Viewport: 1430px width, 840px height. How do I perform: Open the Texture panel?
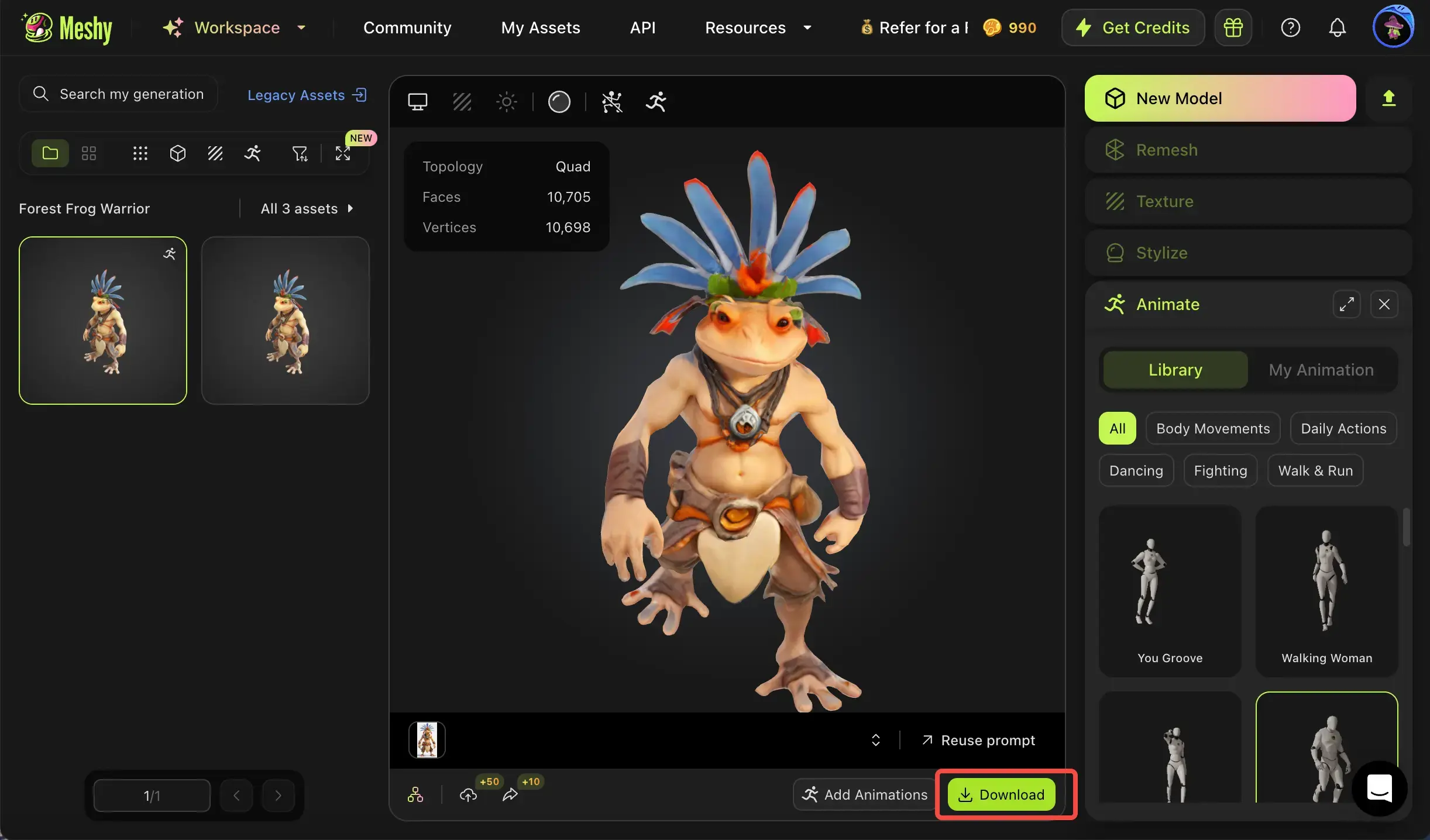coord(1248,202)
